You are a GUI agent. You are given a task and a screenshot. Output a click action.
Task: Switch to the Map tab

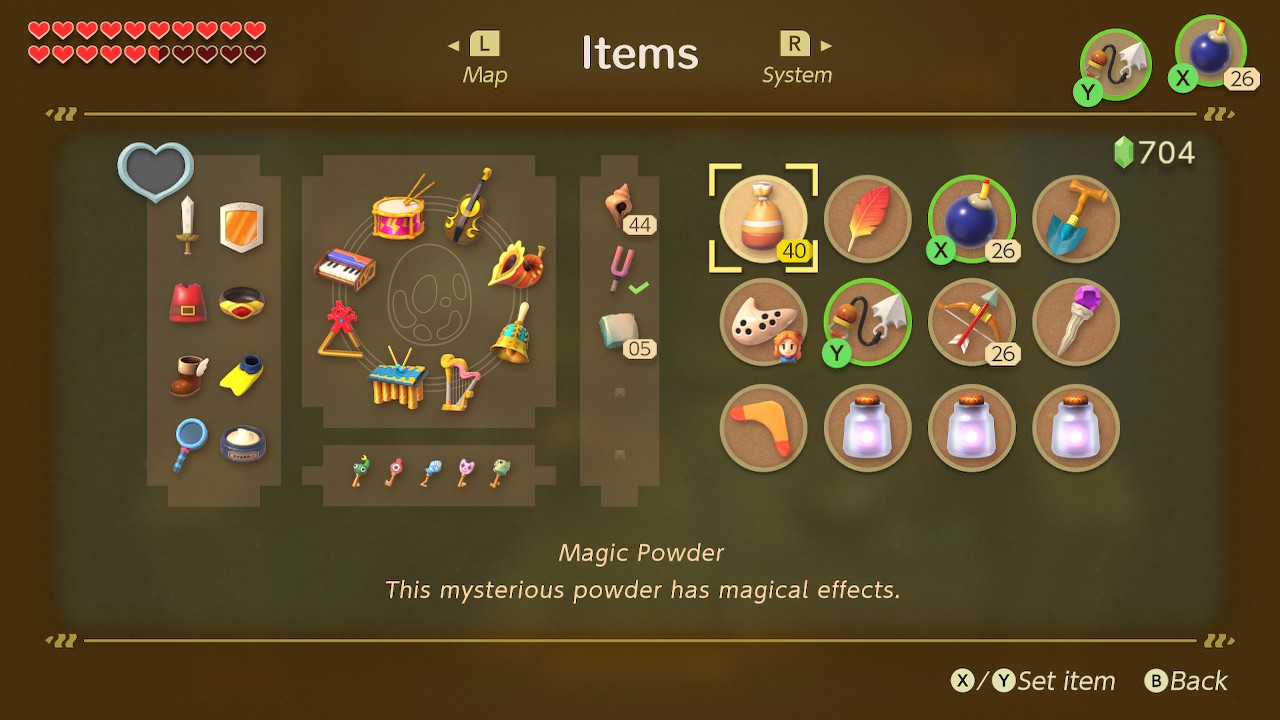tap(485, 60)
